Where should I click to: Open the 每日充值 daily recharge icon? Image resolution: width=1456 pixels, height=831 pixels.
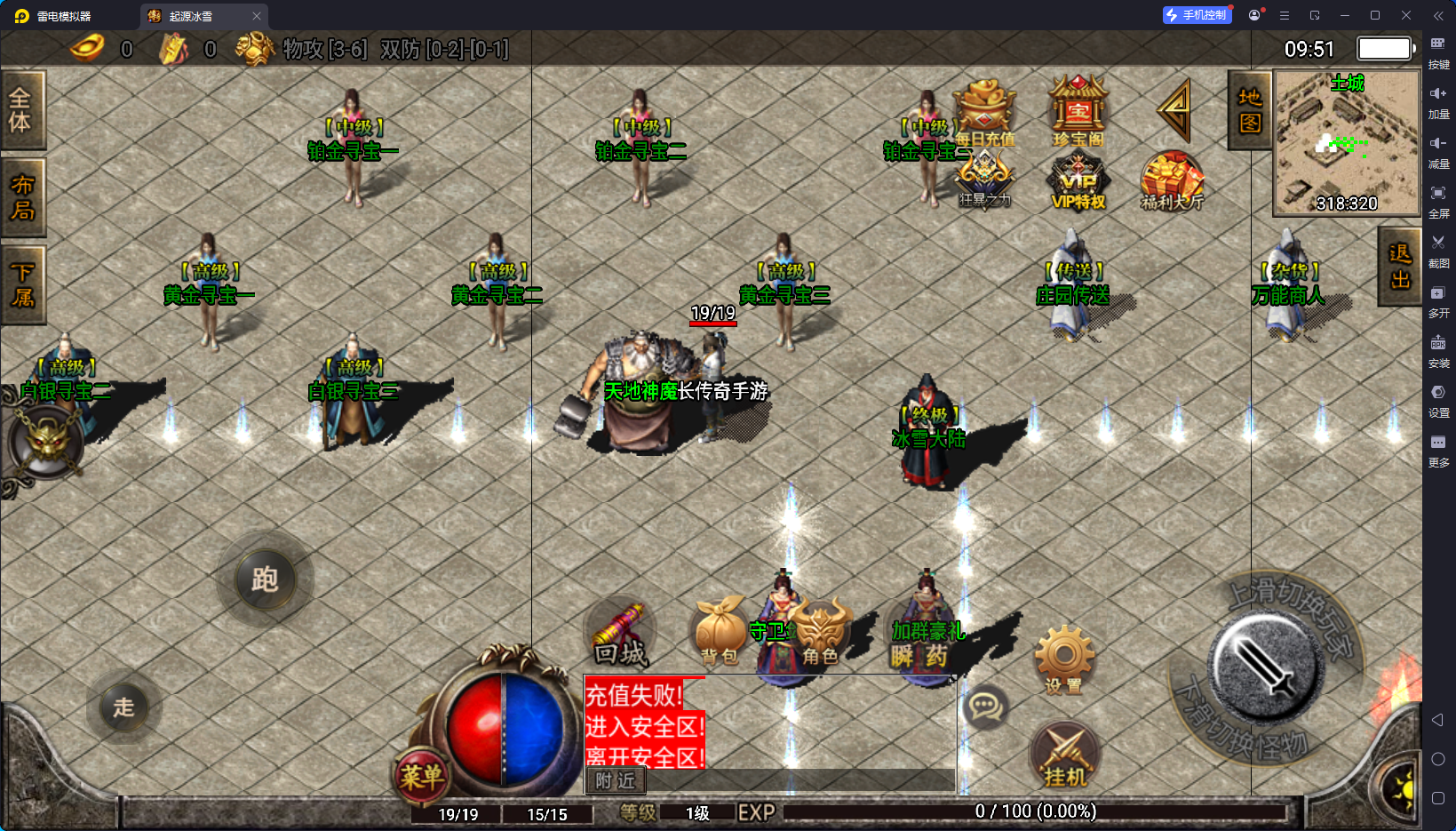click(984, 112)
